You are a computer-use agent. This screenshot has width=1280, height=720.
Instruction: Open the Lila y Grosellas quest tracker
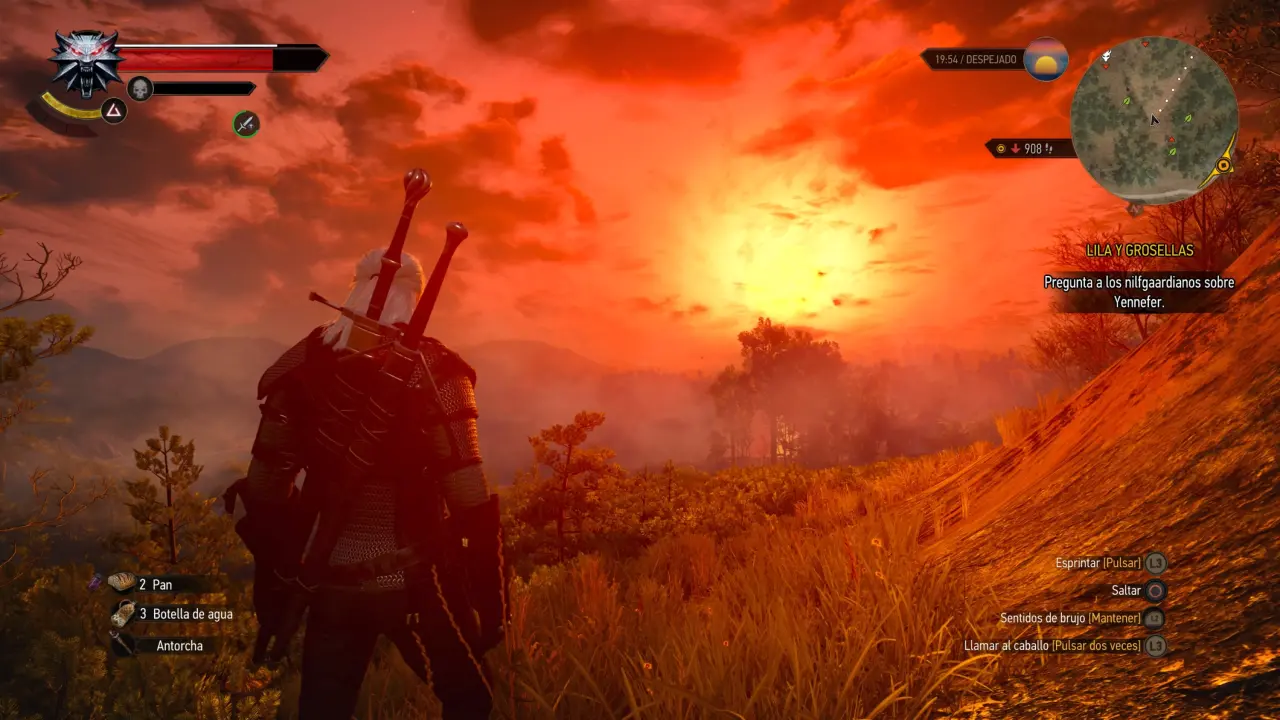(1140, 251)
